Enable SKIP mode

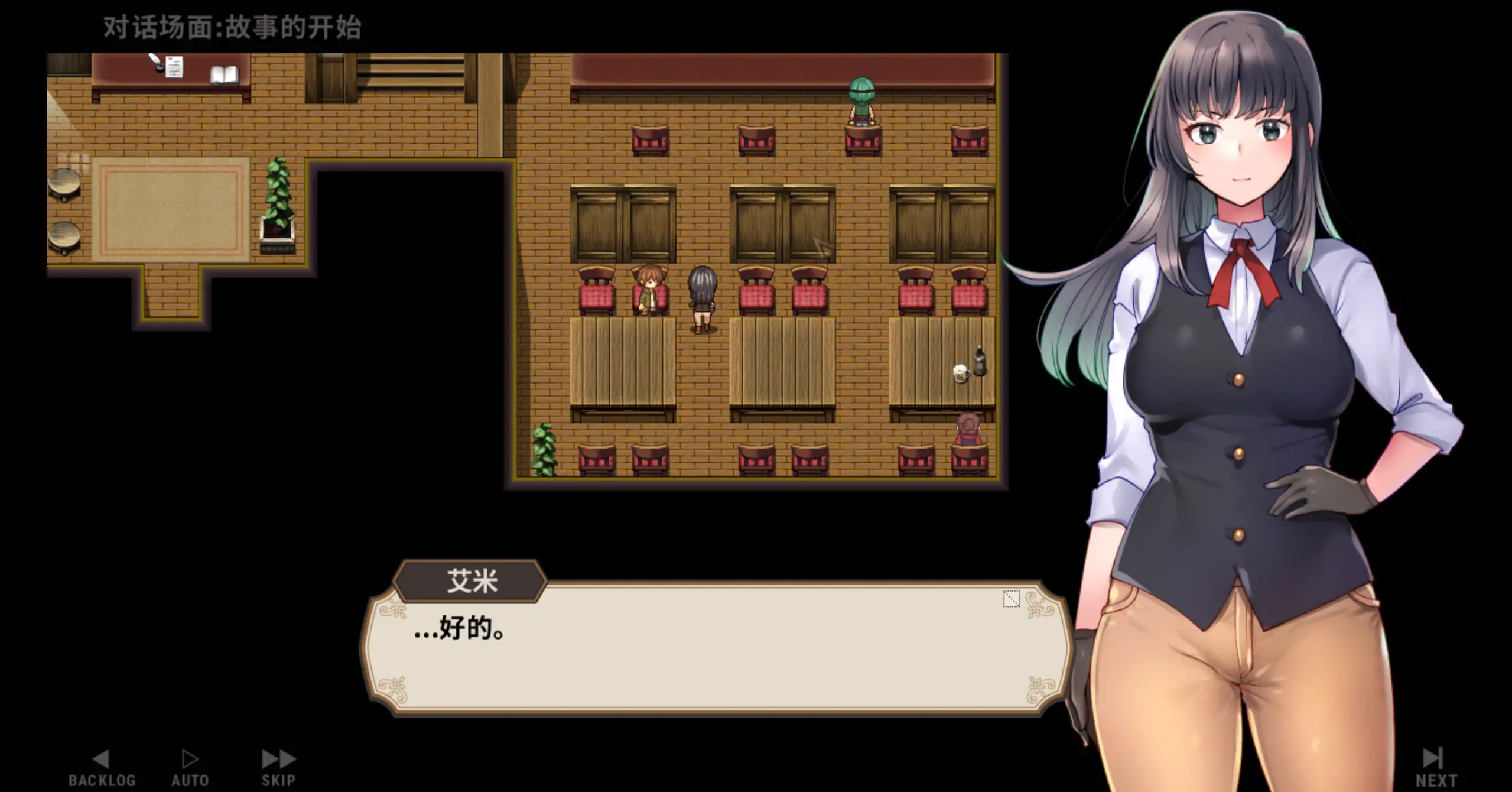278,765
